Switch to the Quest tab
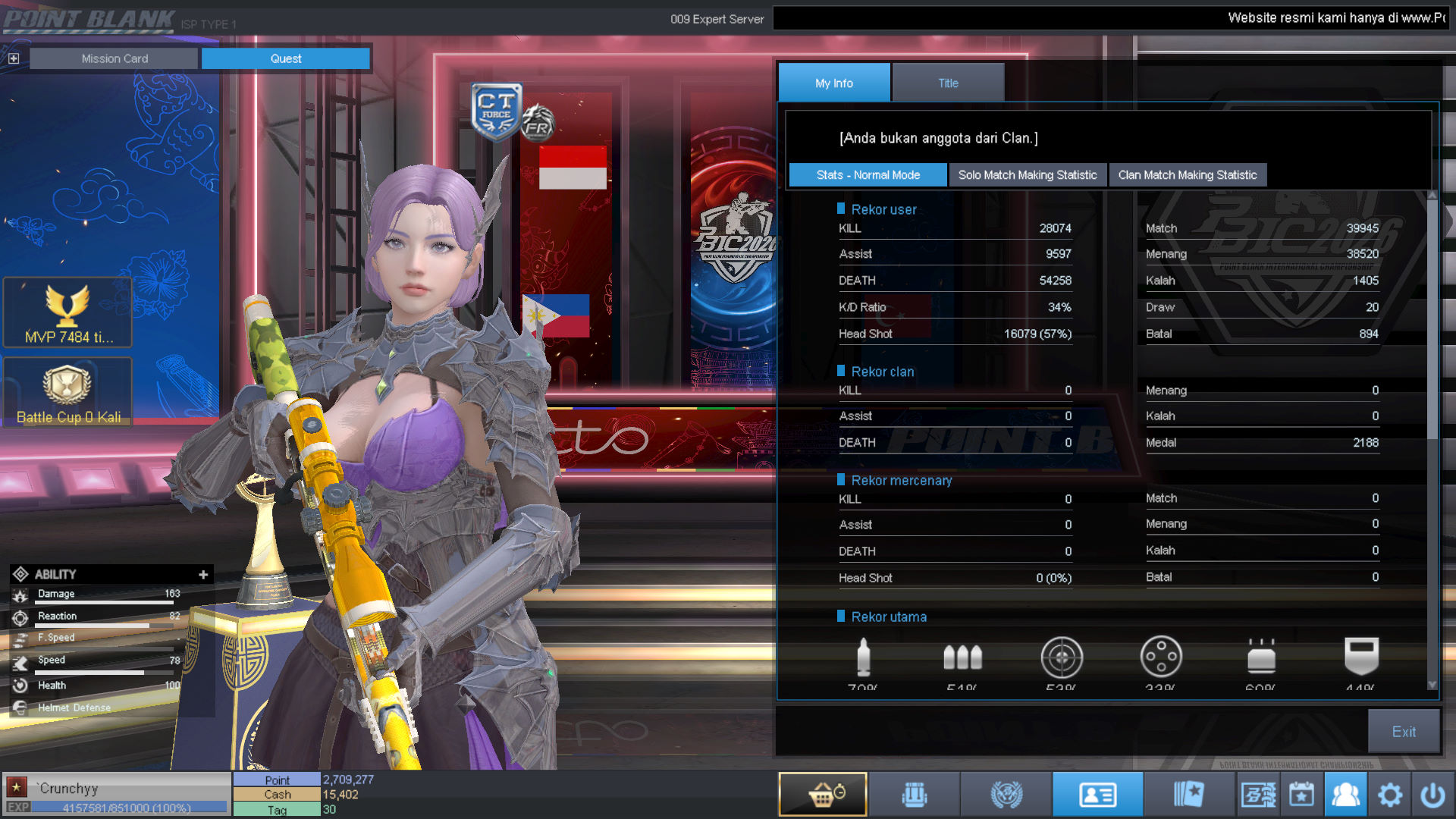 pos(286,58)
